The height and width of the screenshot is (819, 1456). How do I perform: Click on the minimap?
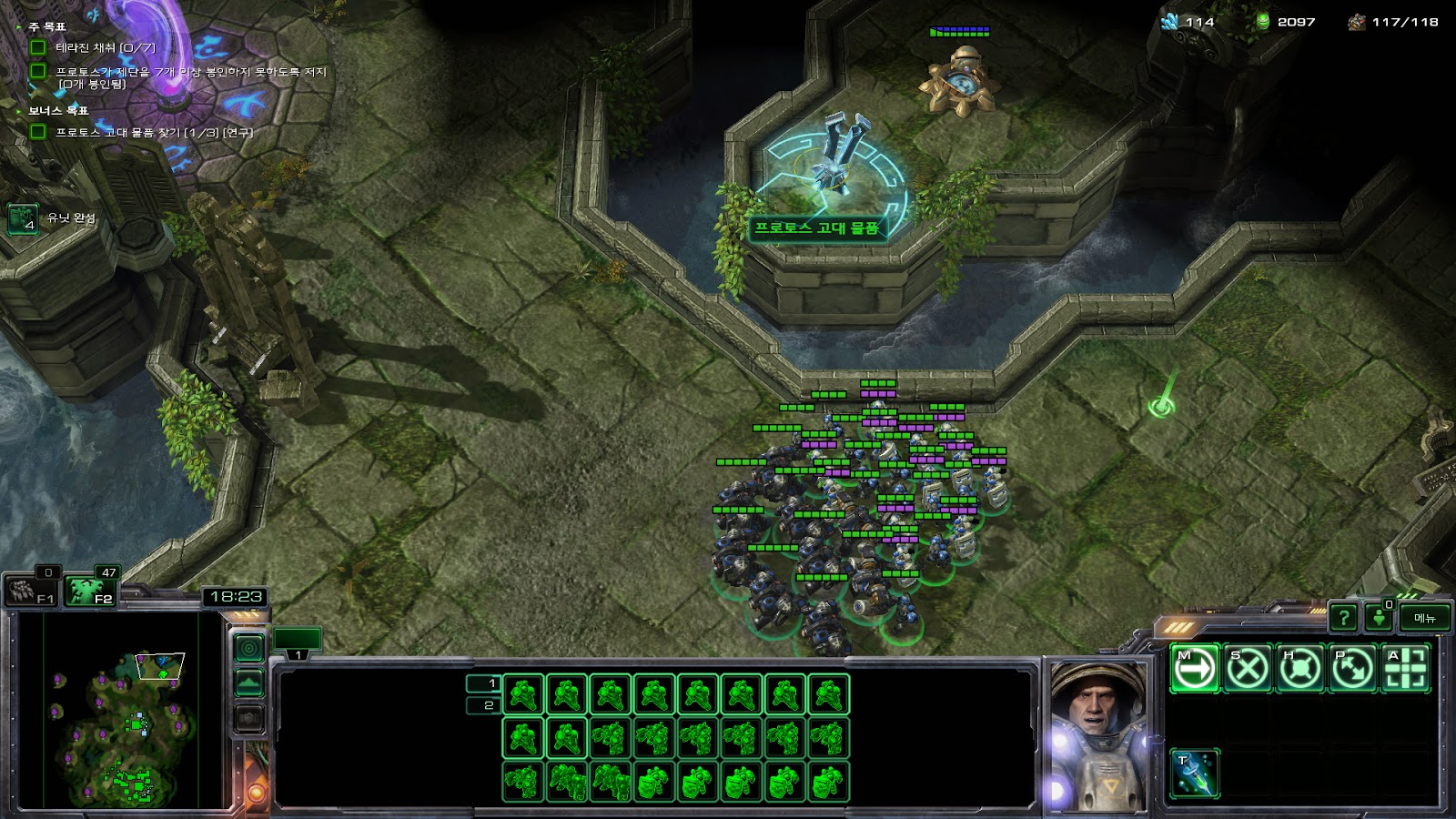click(x=121, y=710)
